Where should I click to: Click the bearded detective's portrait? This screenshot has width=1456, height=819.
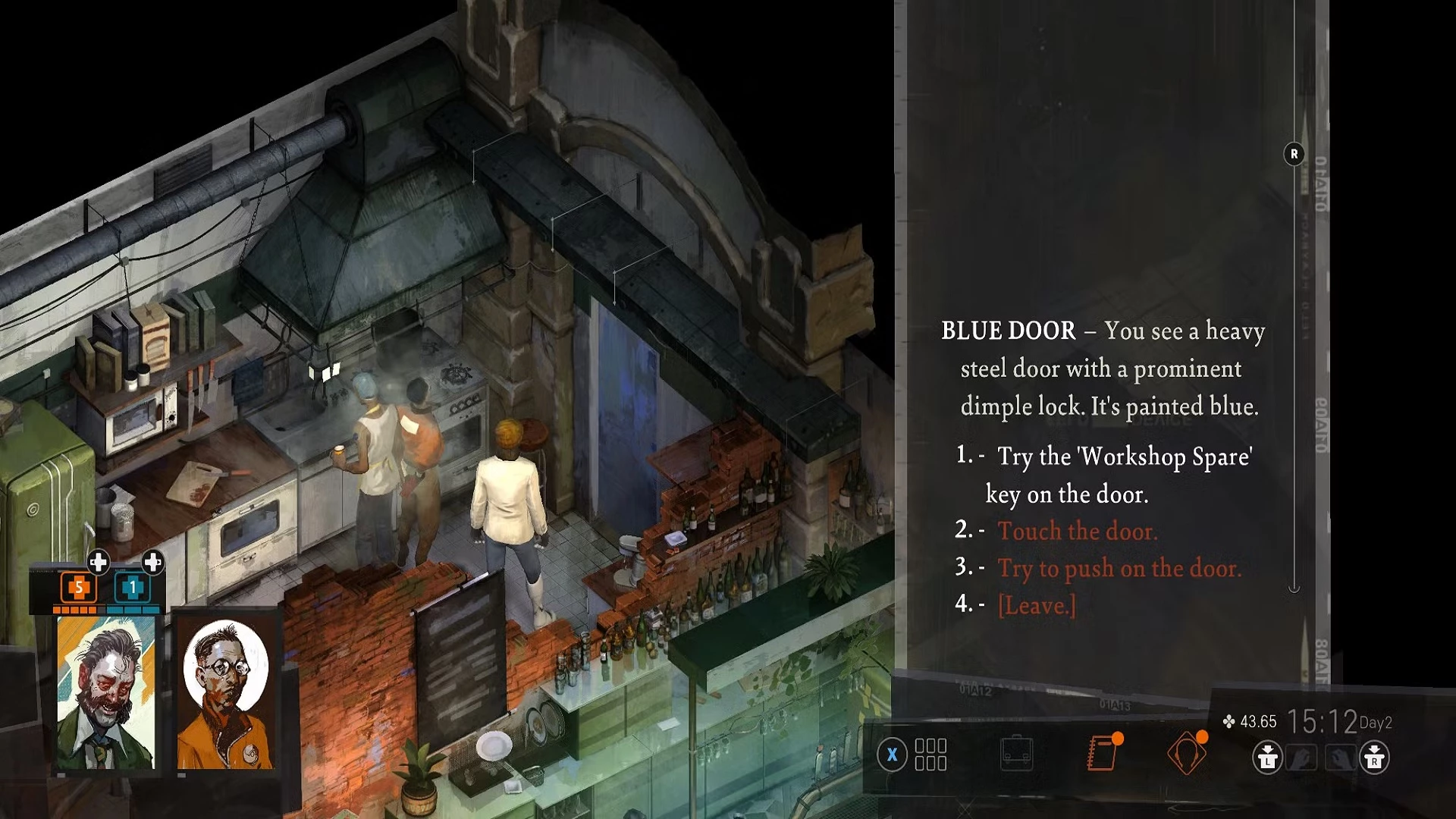coord(106,693)
